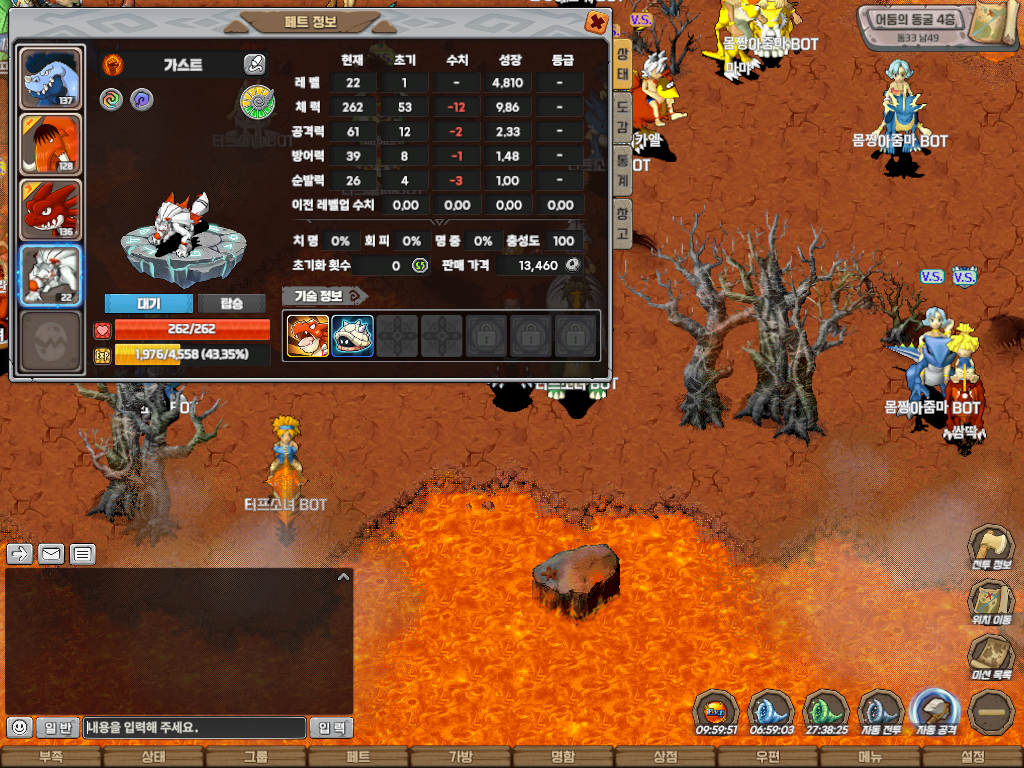Close the 페트 정보 pet info window
Image resolution: width=1024 pixels, height=768 pixels.
coord(595,22)
